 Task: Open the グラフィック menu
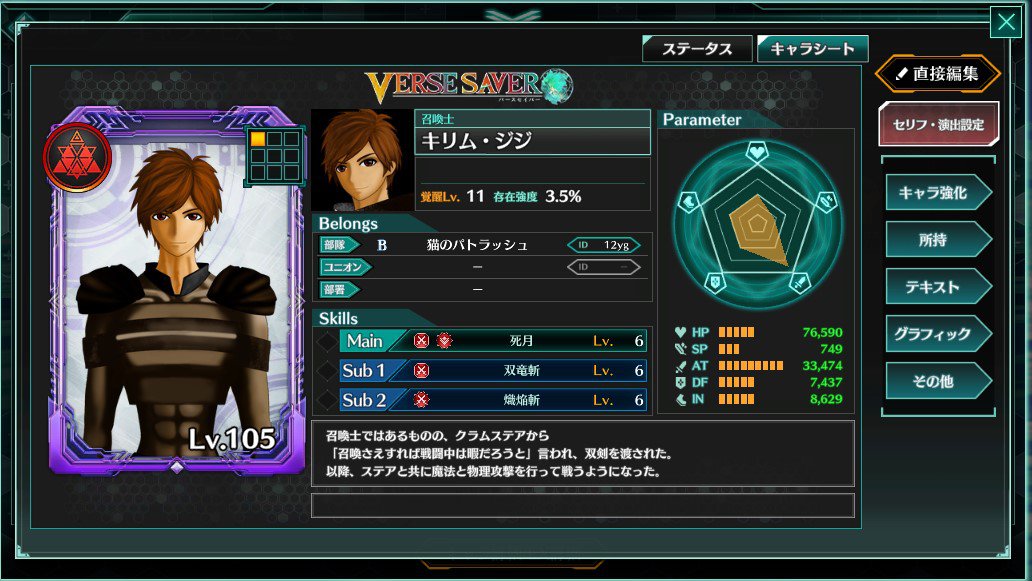[x=935, y=334]
